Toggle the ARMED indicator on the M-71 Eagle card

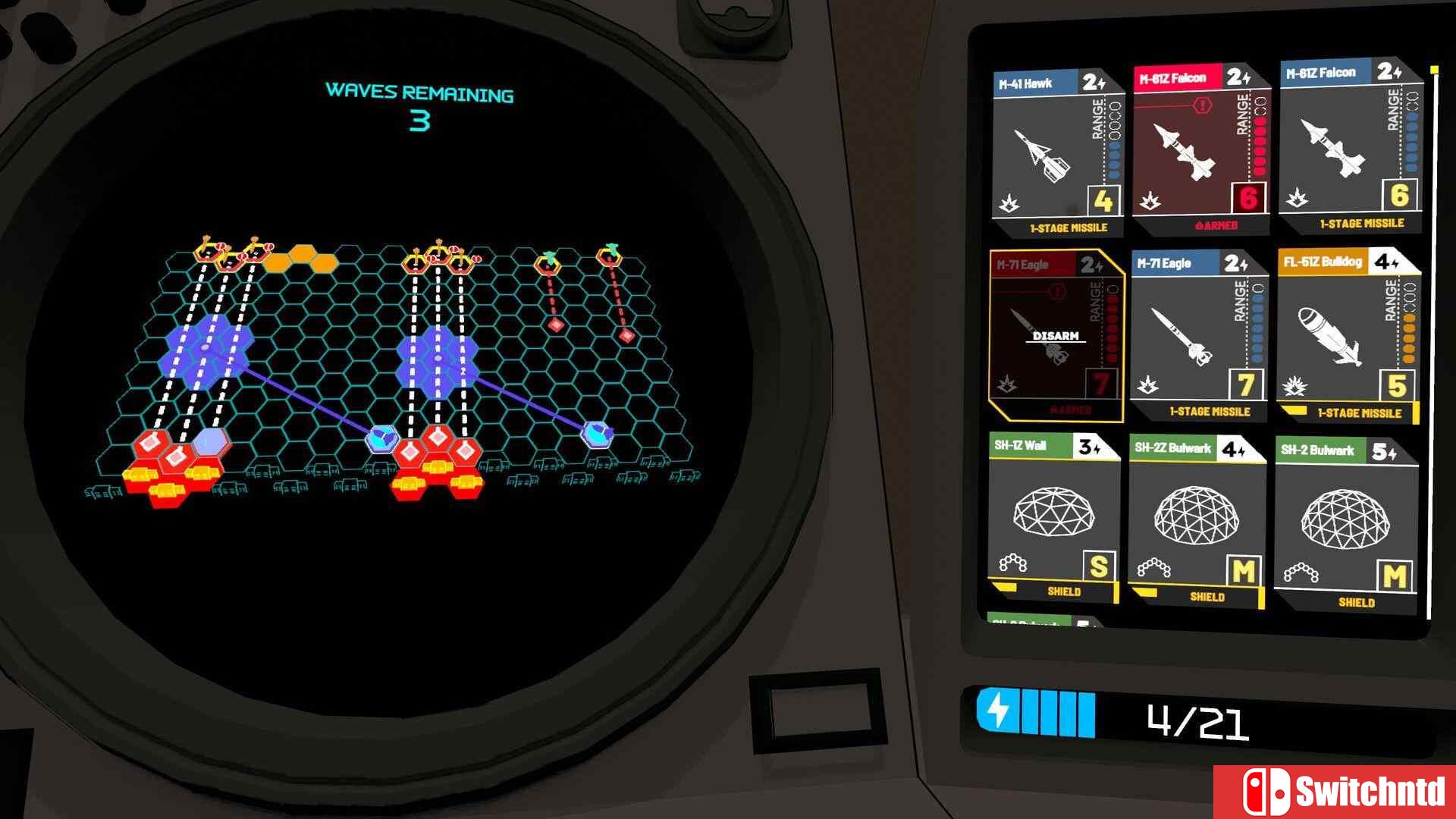click(x=1068, y=410)
